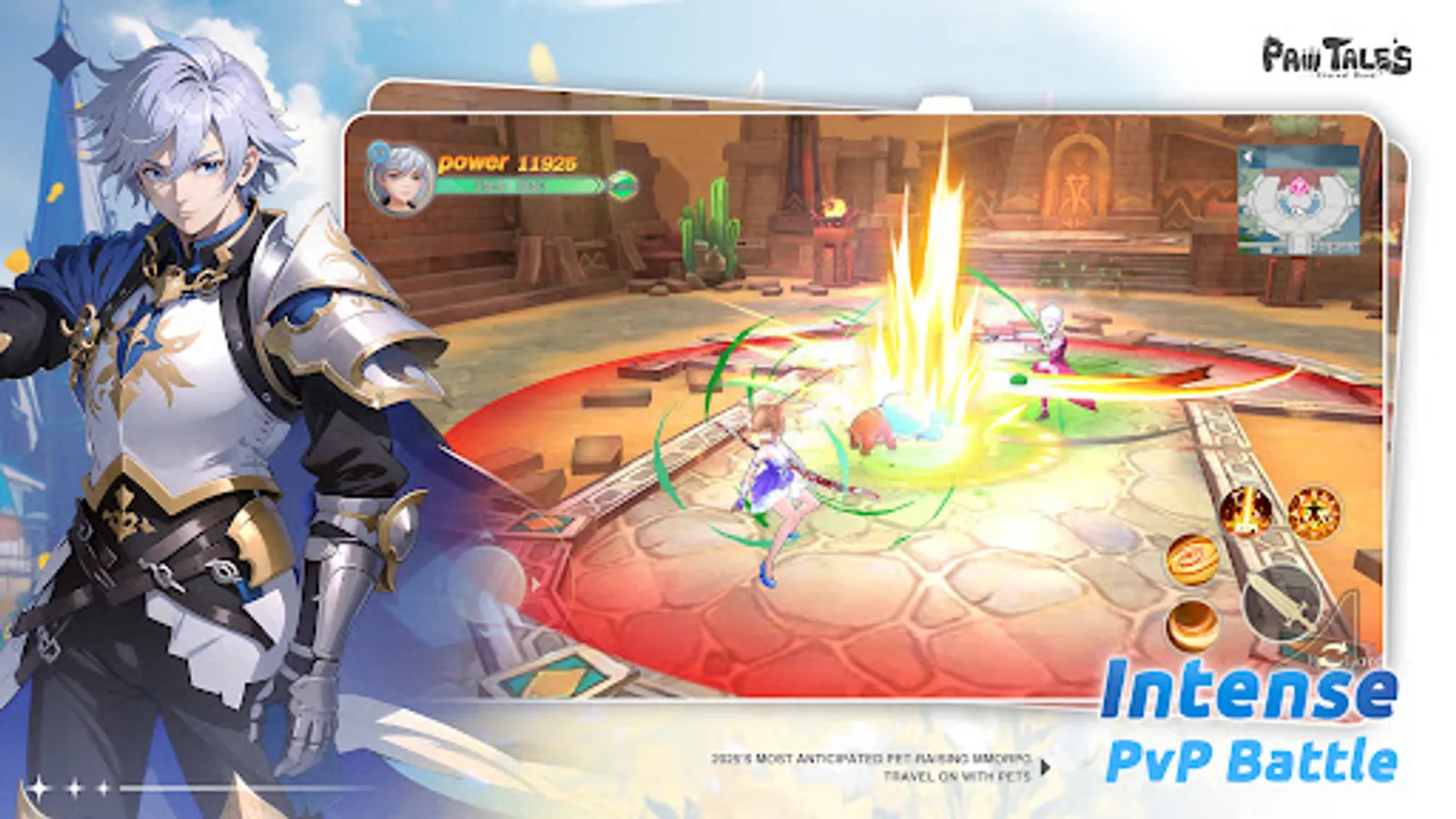Click the blue level badge on the avatar
This screenshot has width=1456, height=819.
[x=379, y=153]
